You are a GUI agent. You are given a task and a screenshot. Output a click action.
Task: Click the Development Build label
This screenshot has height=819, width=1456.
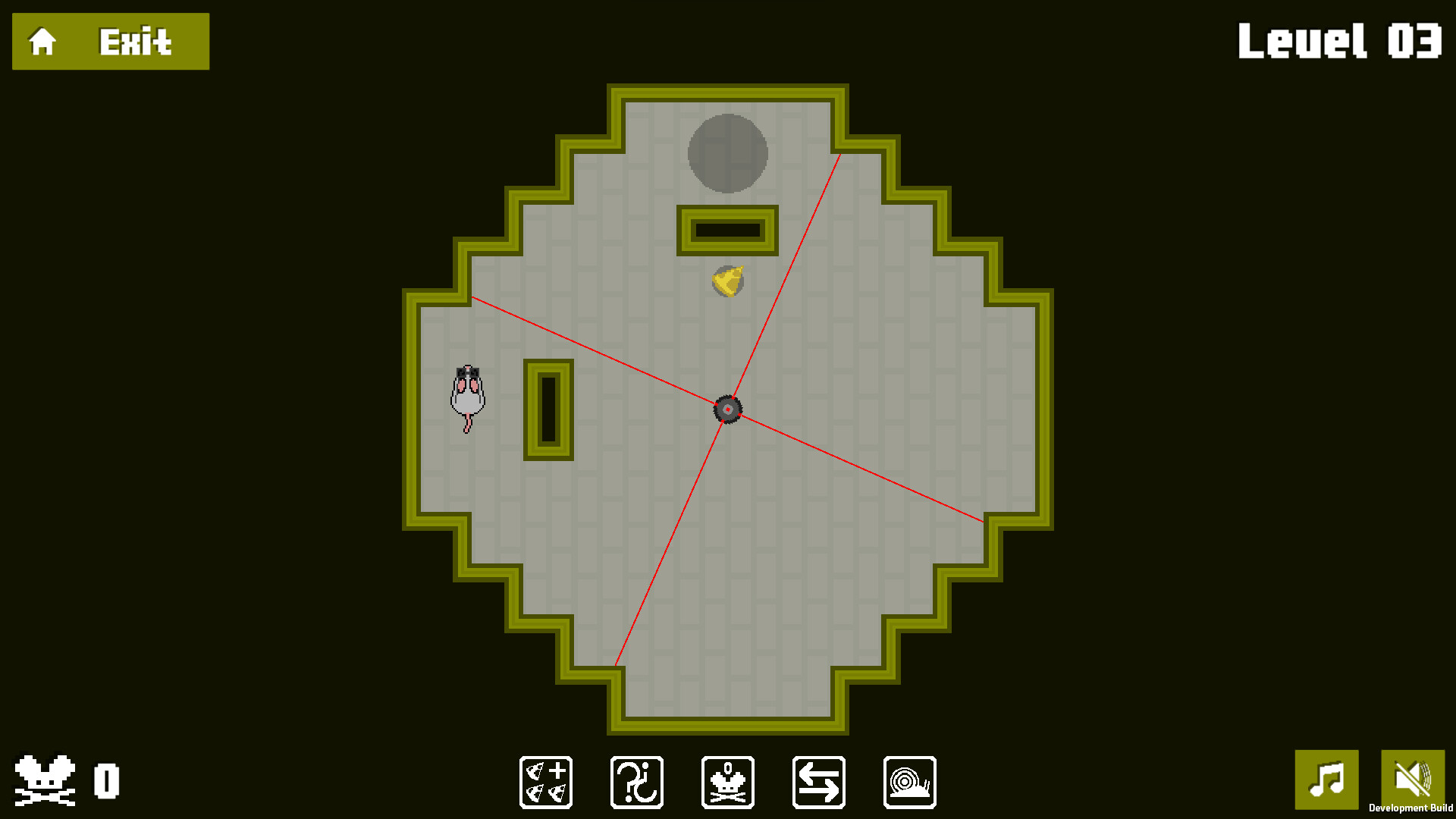click(1412, 808)
